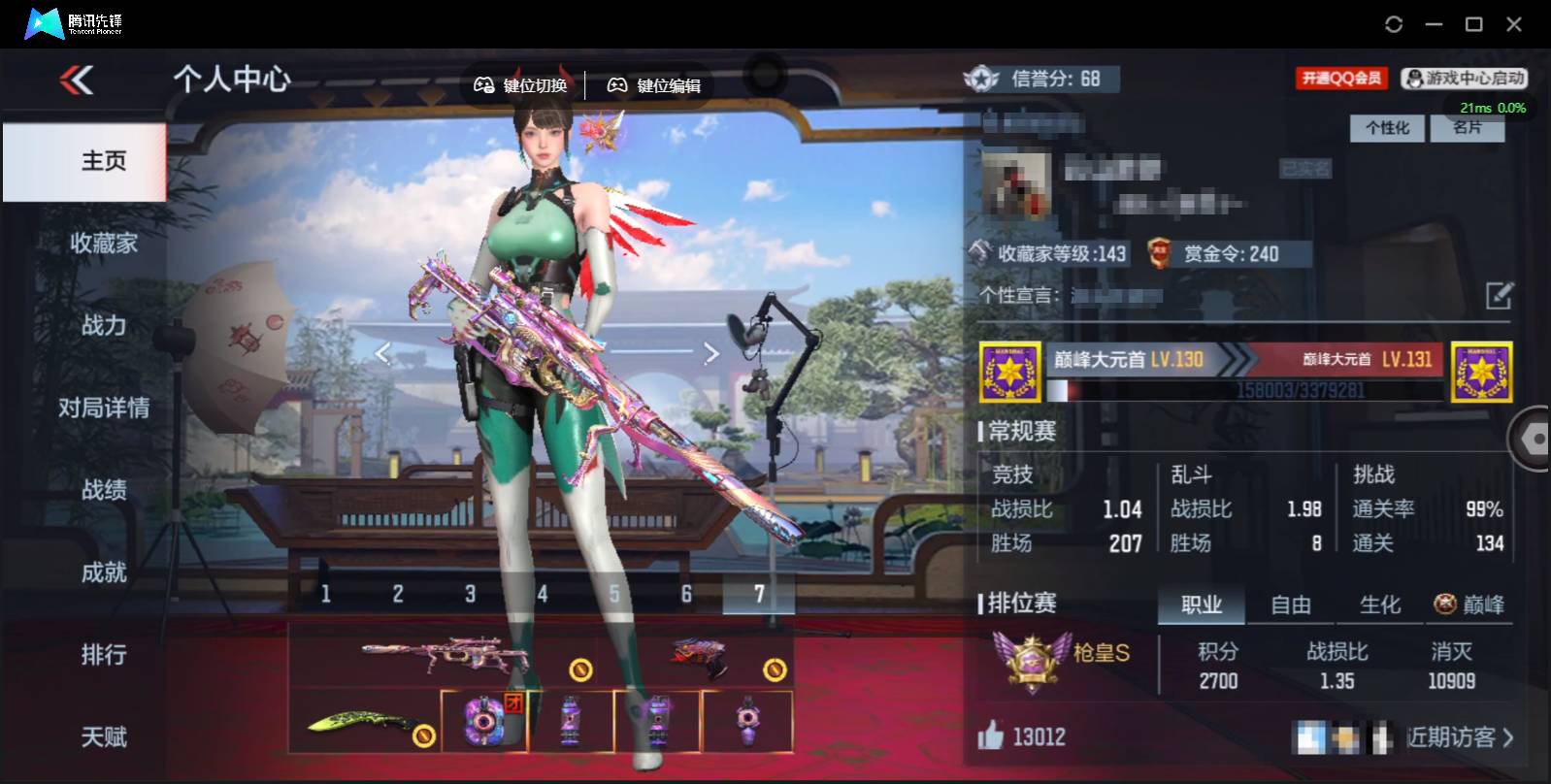This screenshot has height=784, width=1551.
Task: Toggle the lock on the grenade equipment slot
Action: [579, 670]
